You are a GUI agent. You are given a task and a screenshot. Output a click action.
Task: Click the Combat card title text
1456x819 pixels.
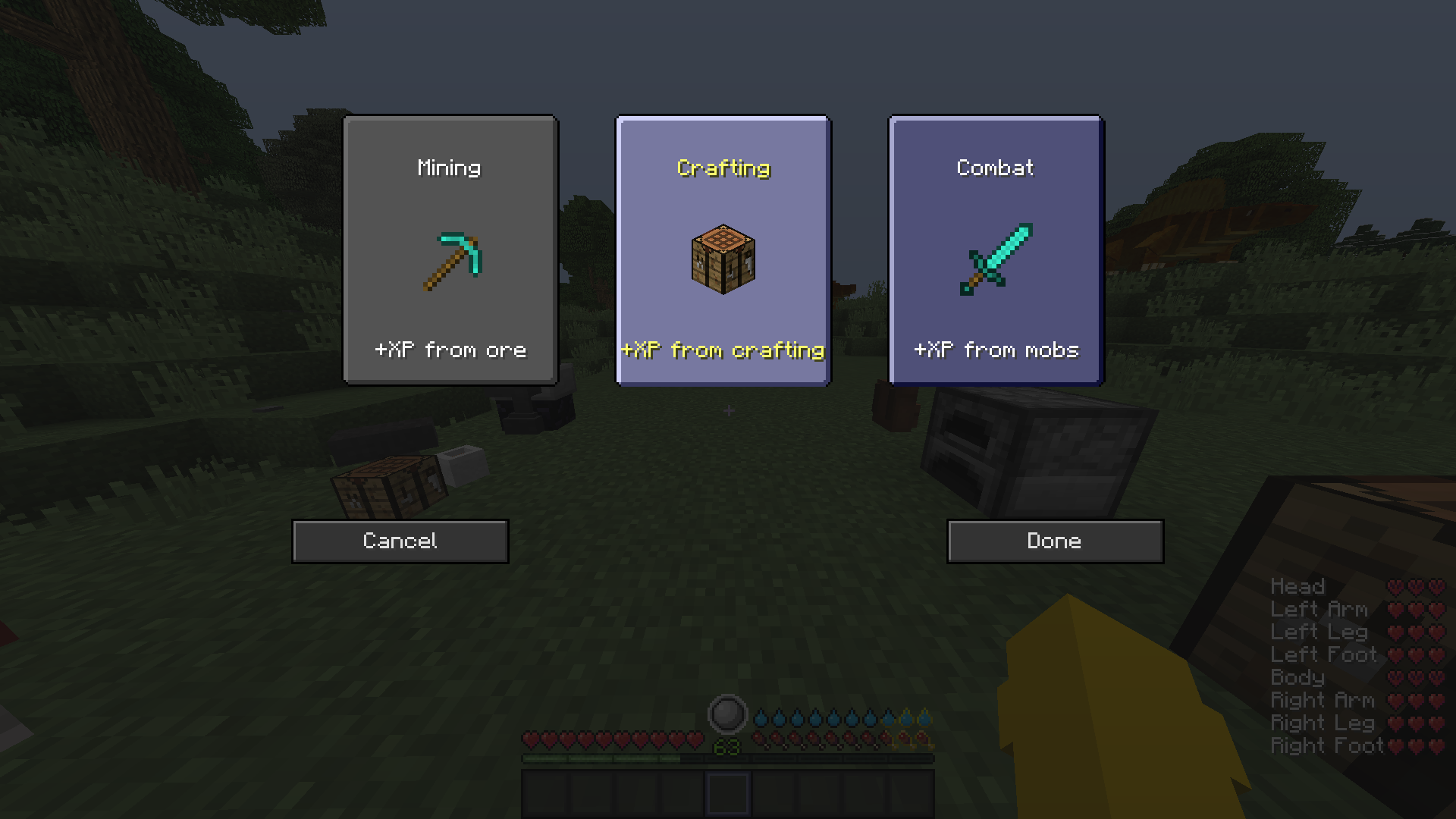click(994, 168)
